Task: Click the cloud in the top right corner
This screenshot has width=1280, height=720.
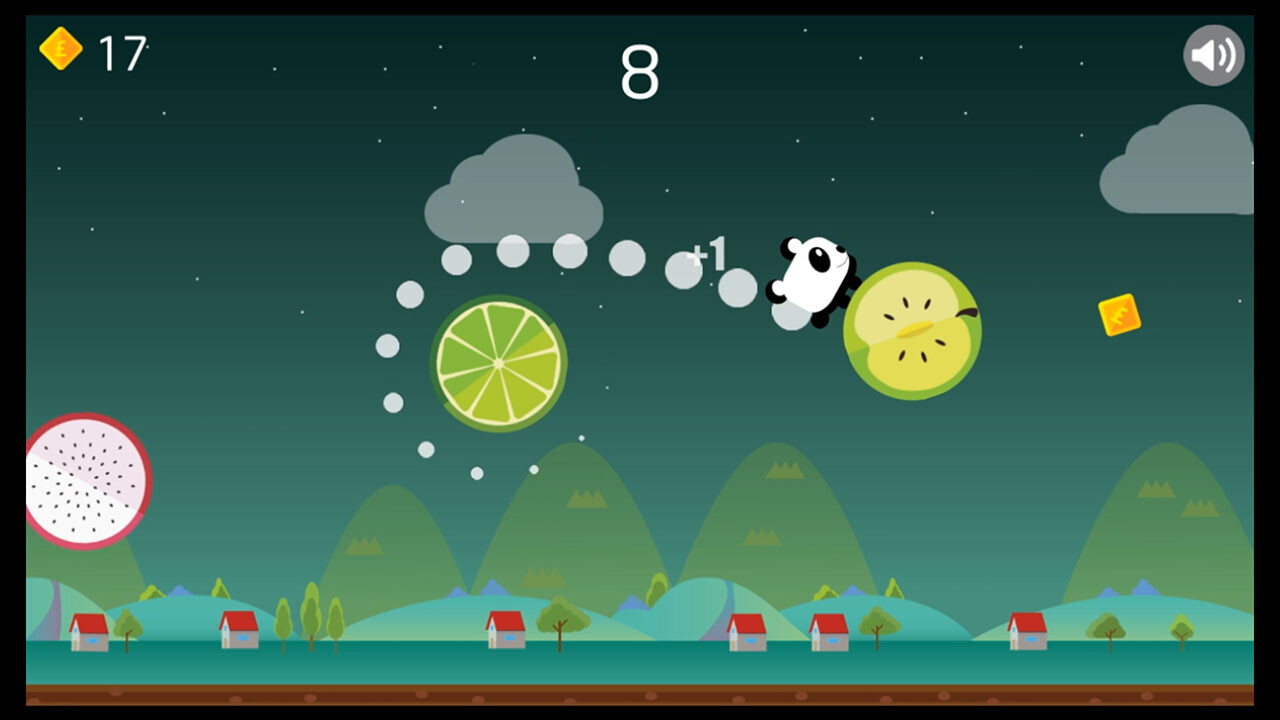Action: click(1180, 160)
